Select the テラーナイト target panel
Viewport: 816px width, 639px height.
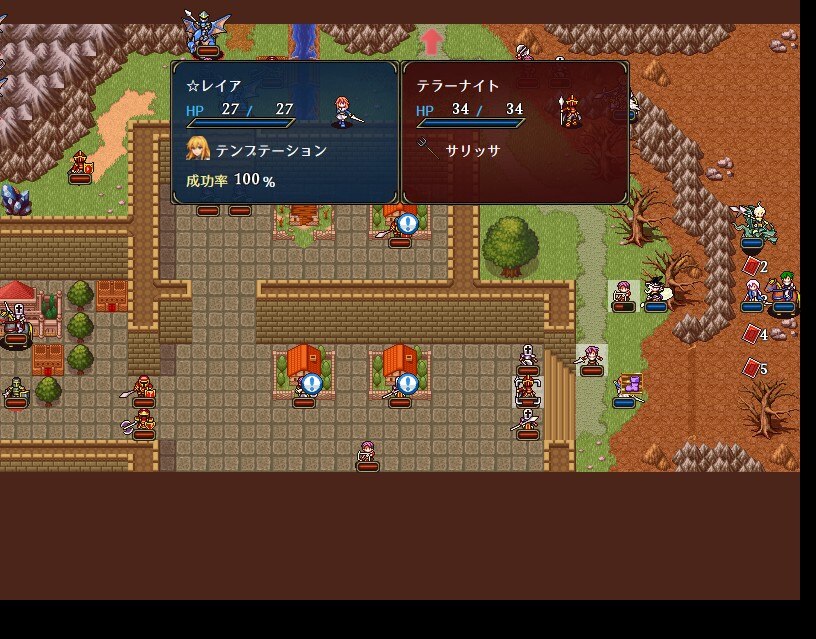click(x=515, y=132)
